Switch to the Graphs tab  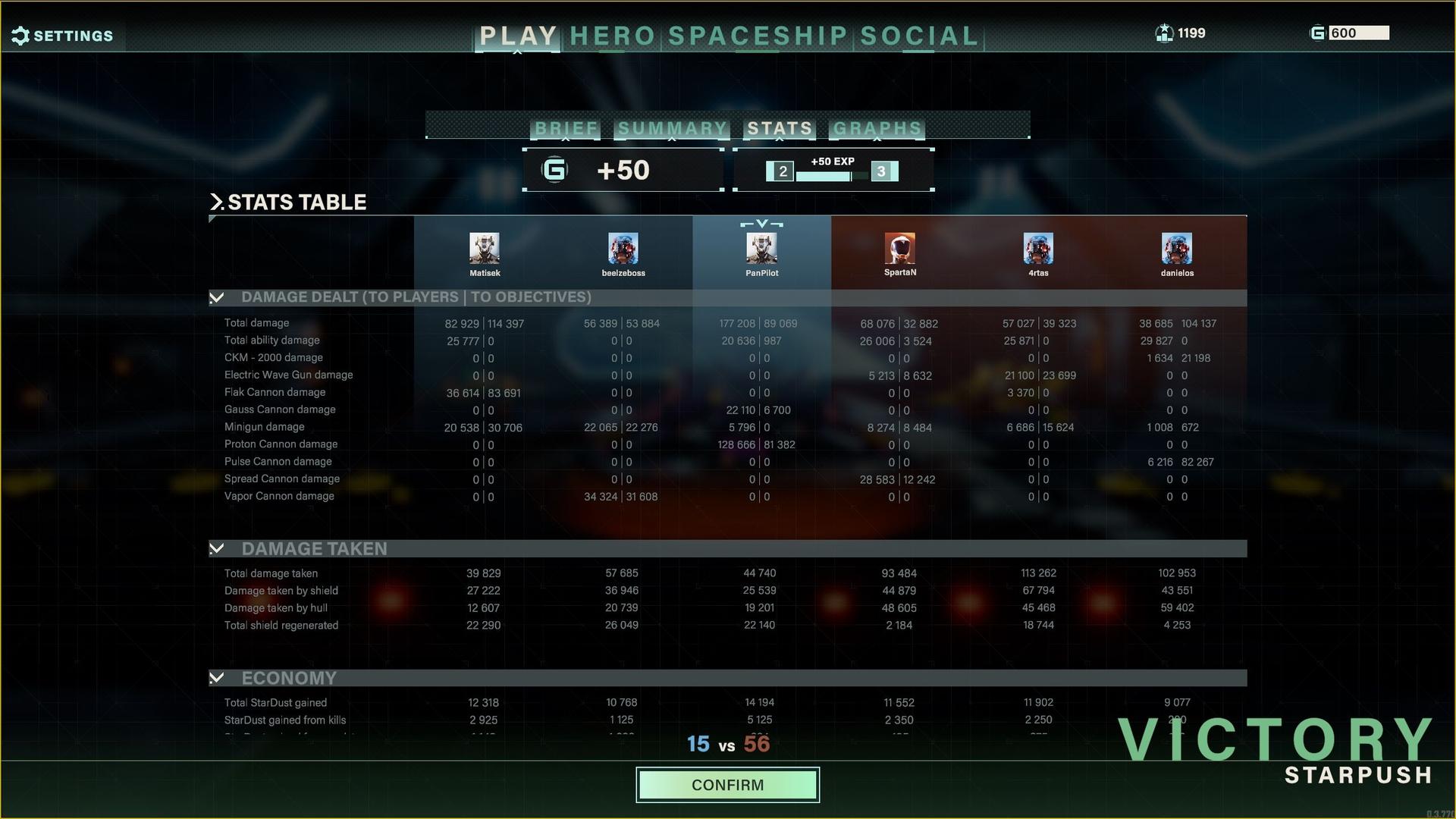tap(877, 128)
